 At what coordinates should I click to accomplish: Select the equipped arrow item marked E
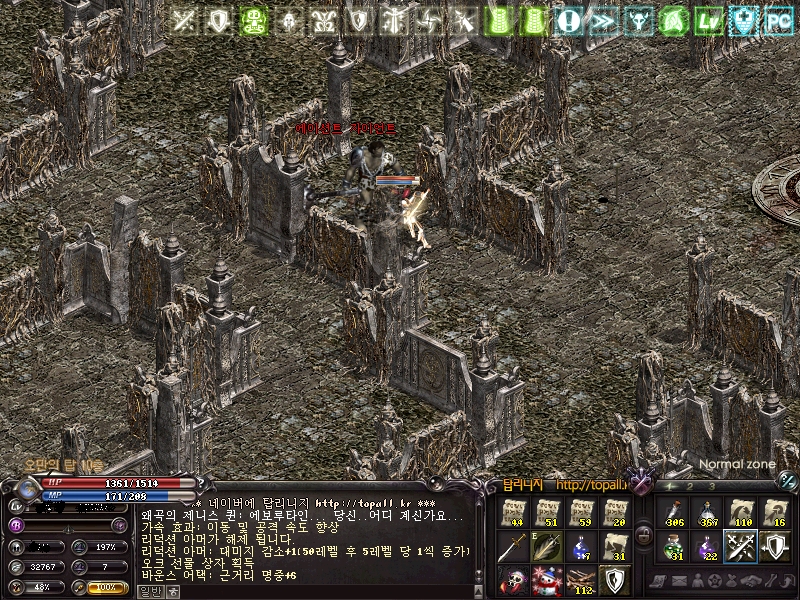pyautogui.click(x=547, y=547)
